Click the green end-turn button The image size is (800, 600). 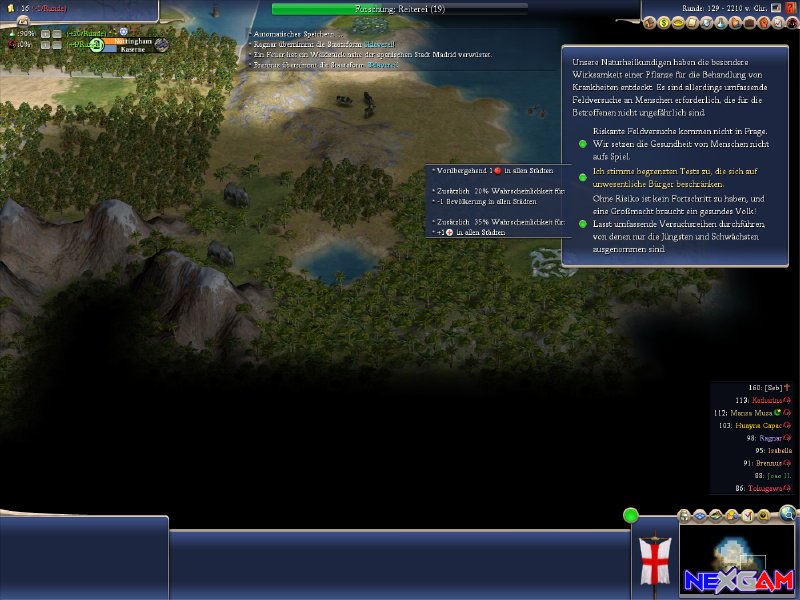[630, 516]
